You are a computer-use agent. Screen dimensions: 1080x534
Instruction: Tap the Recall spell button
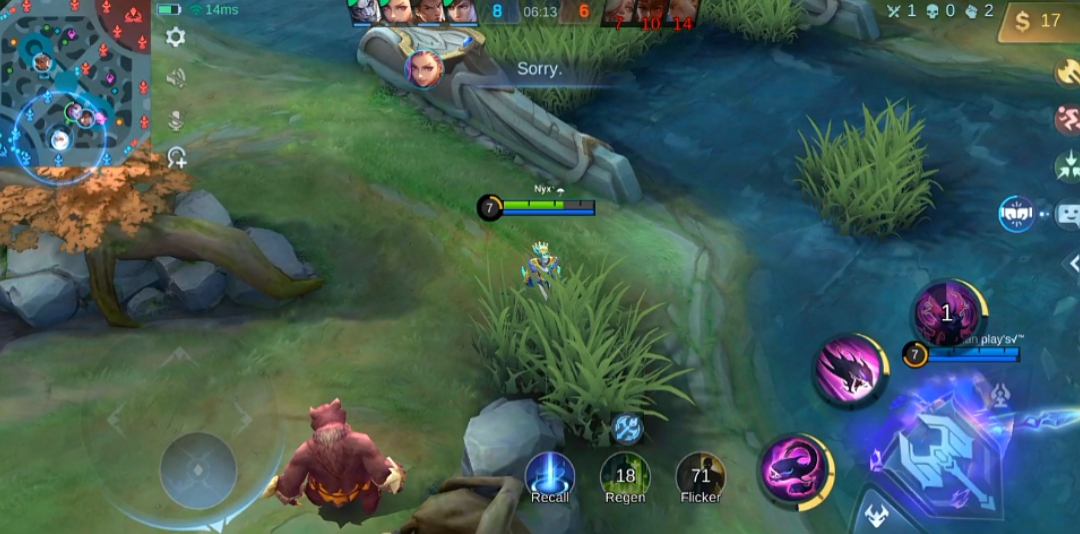click(550, 478)
